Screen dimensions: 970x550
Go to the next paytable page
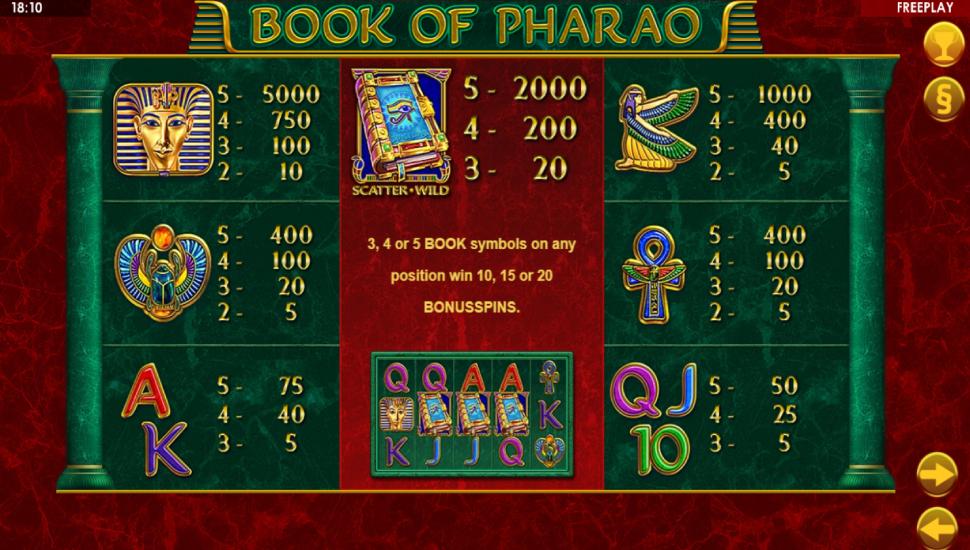point(938,473)
